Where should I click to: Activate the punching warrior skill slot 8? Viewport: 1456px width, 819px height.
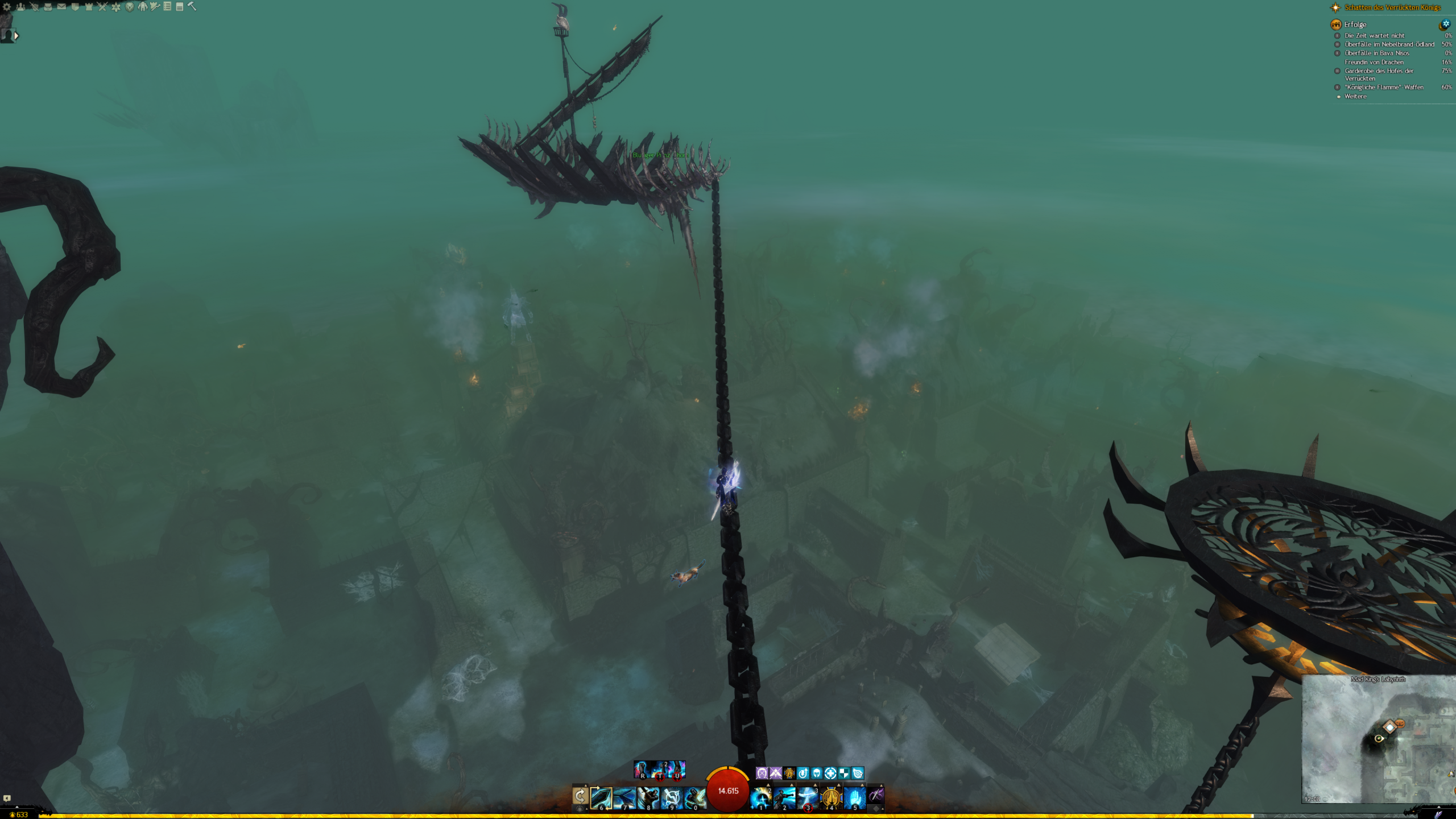(x=648, y=797)
